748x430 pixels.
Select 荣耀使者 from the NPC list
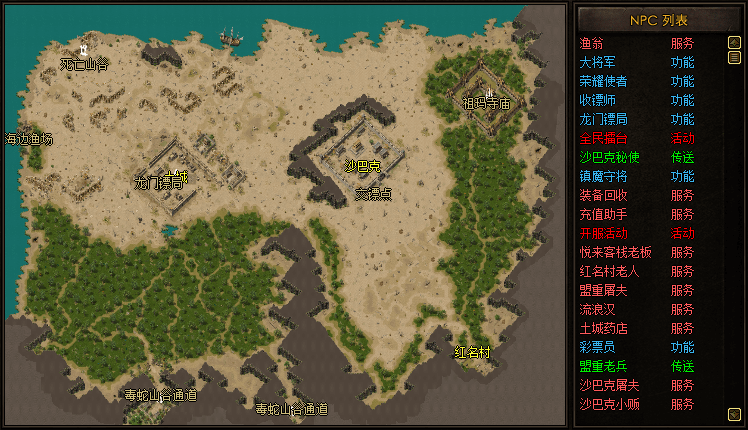point(604,81)
